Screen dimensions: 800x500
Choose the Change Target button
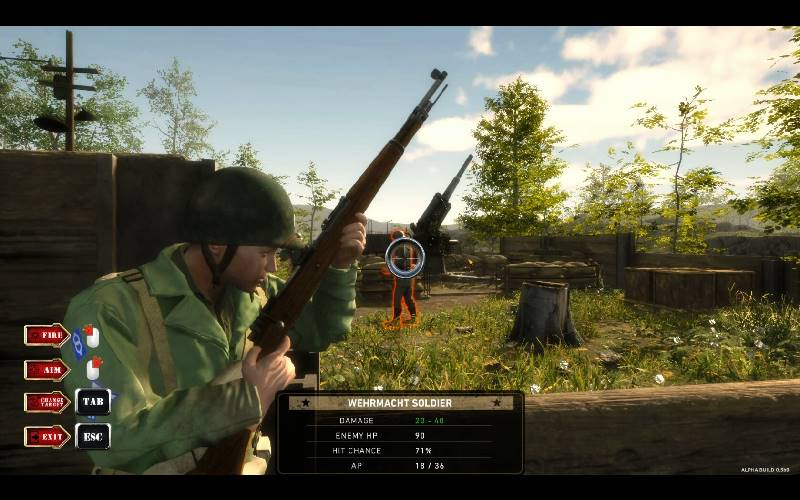(47, 402)
